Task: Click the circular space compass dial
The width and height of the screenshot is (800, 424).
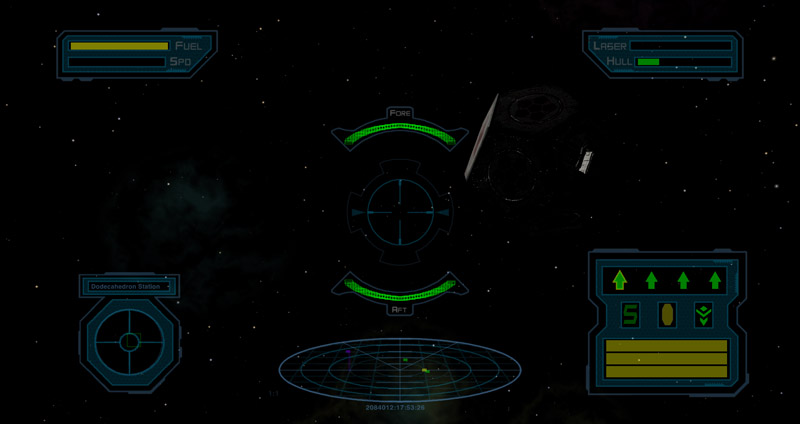Action: tap(129, 342)
